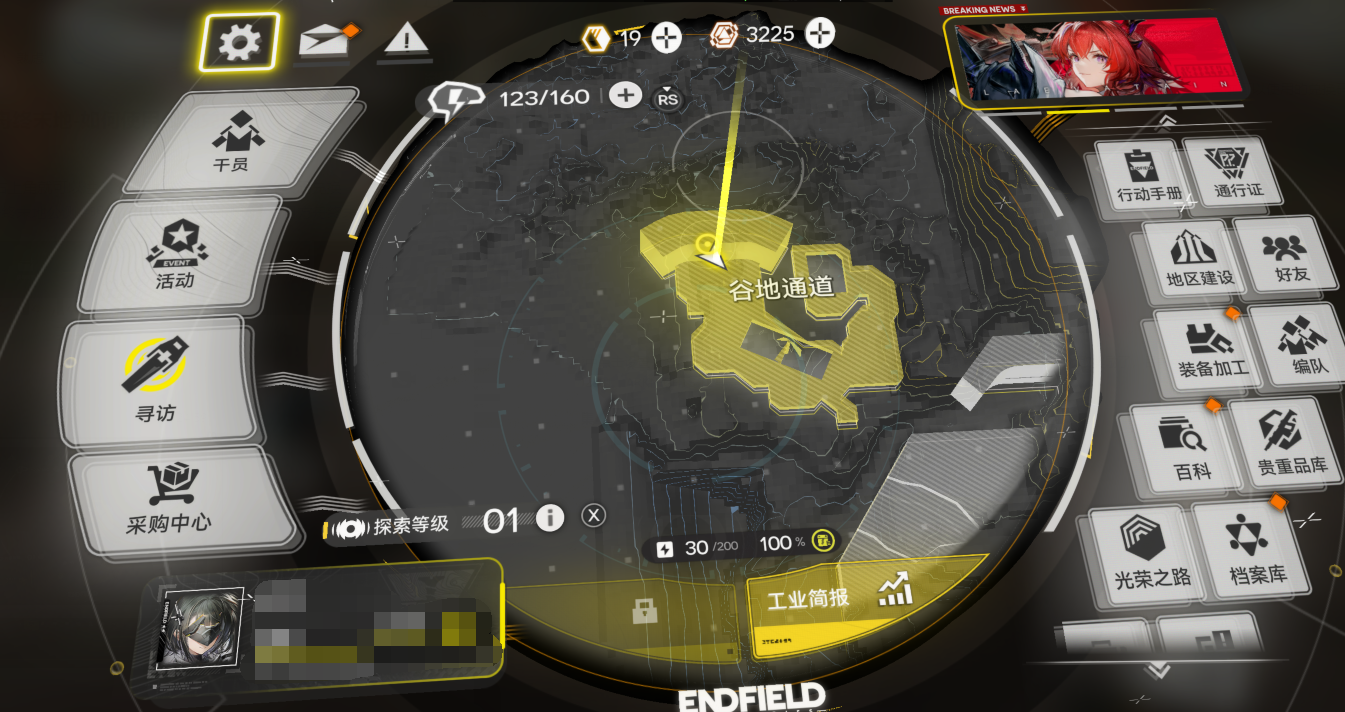
Task: Open the Breaking News banner
Action: pyautogui.click(x=1097, y=59)
